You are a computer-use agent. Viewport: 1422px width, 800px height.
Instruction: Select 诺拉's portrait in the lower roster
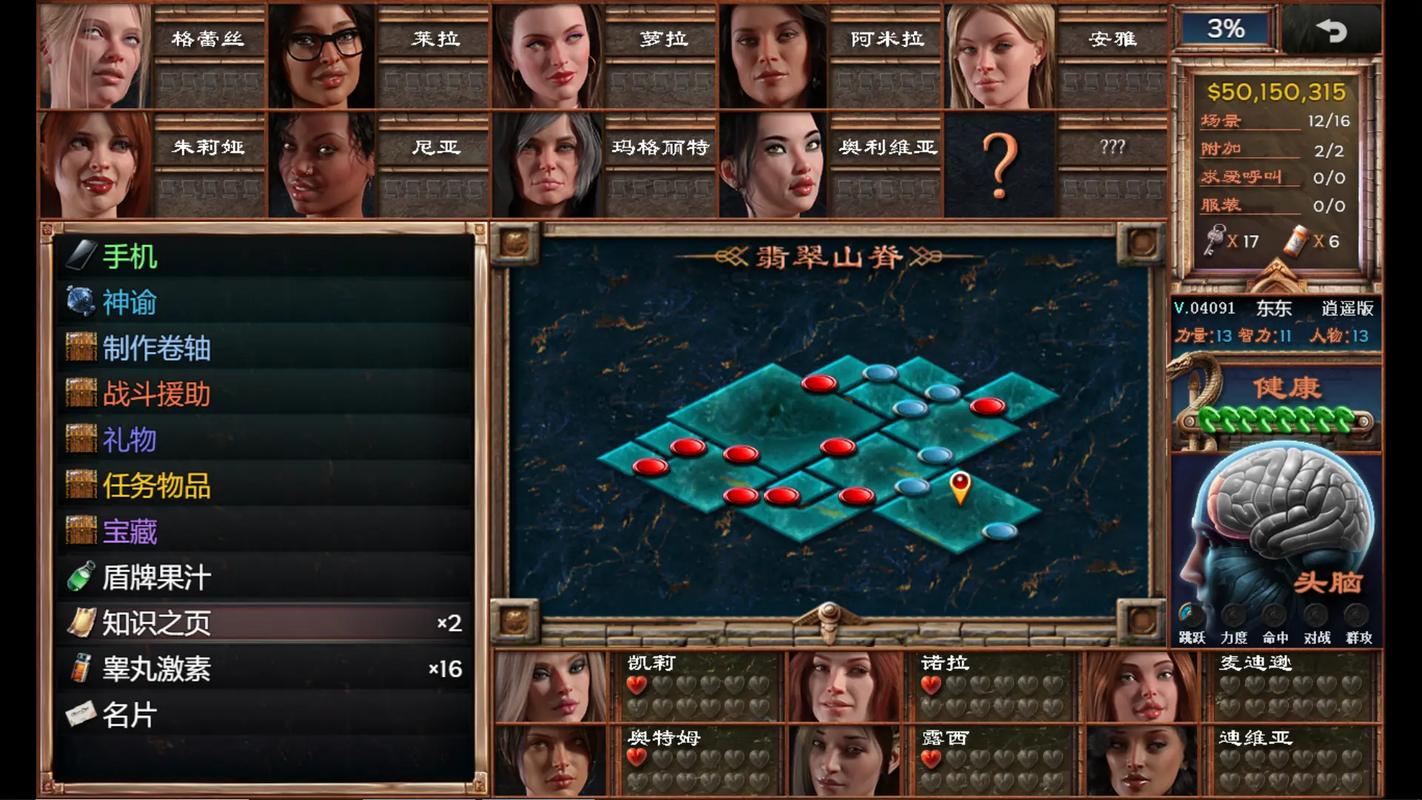point(845,686)
